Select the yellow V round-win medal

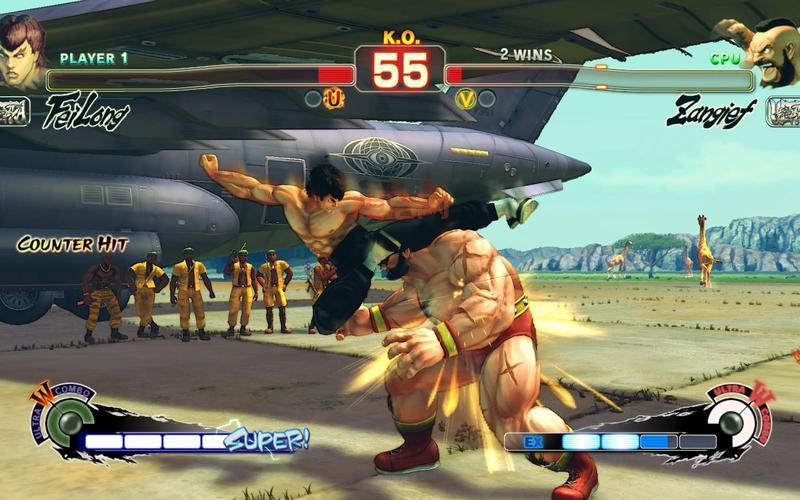click(x=465, y=99)
